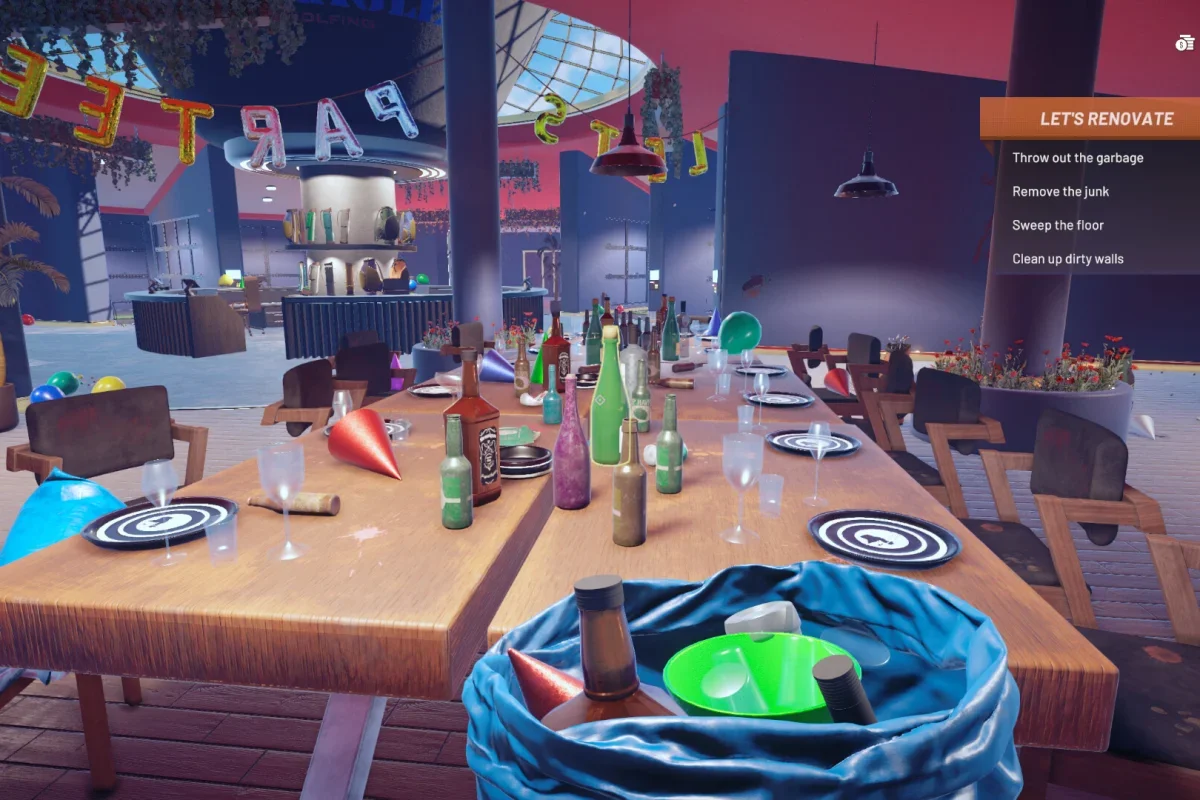Select the "Throw out the garbage" objective
The width and height of the screenshot is (1200, 800).
[1077, 158]
